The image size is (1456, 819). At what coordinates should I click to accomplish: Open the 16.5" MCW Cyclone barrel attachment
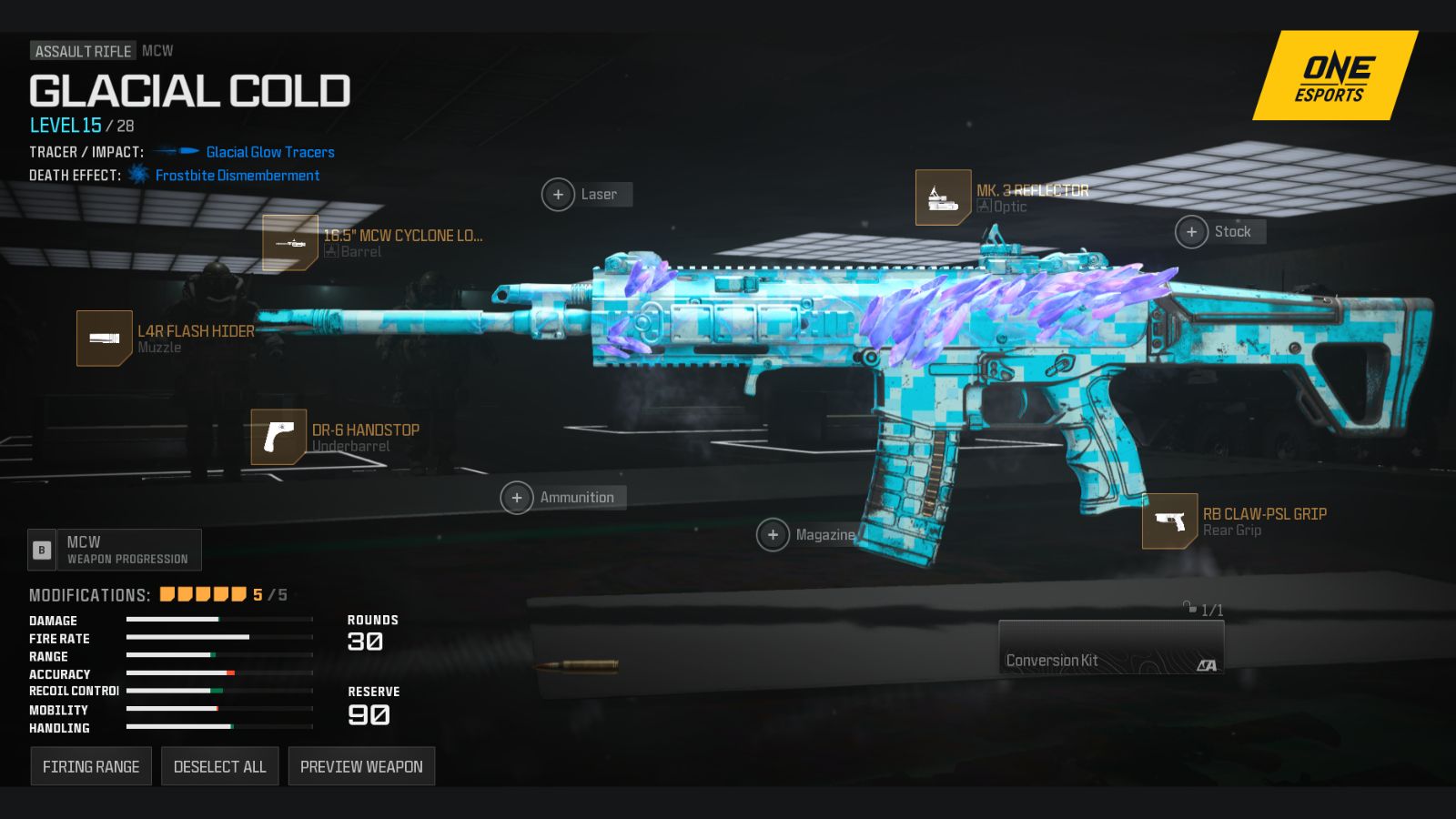point(288,243)
